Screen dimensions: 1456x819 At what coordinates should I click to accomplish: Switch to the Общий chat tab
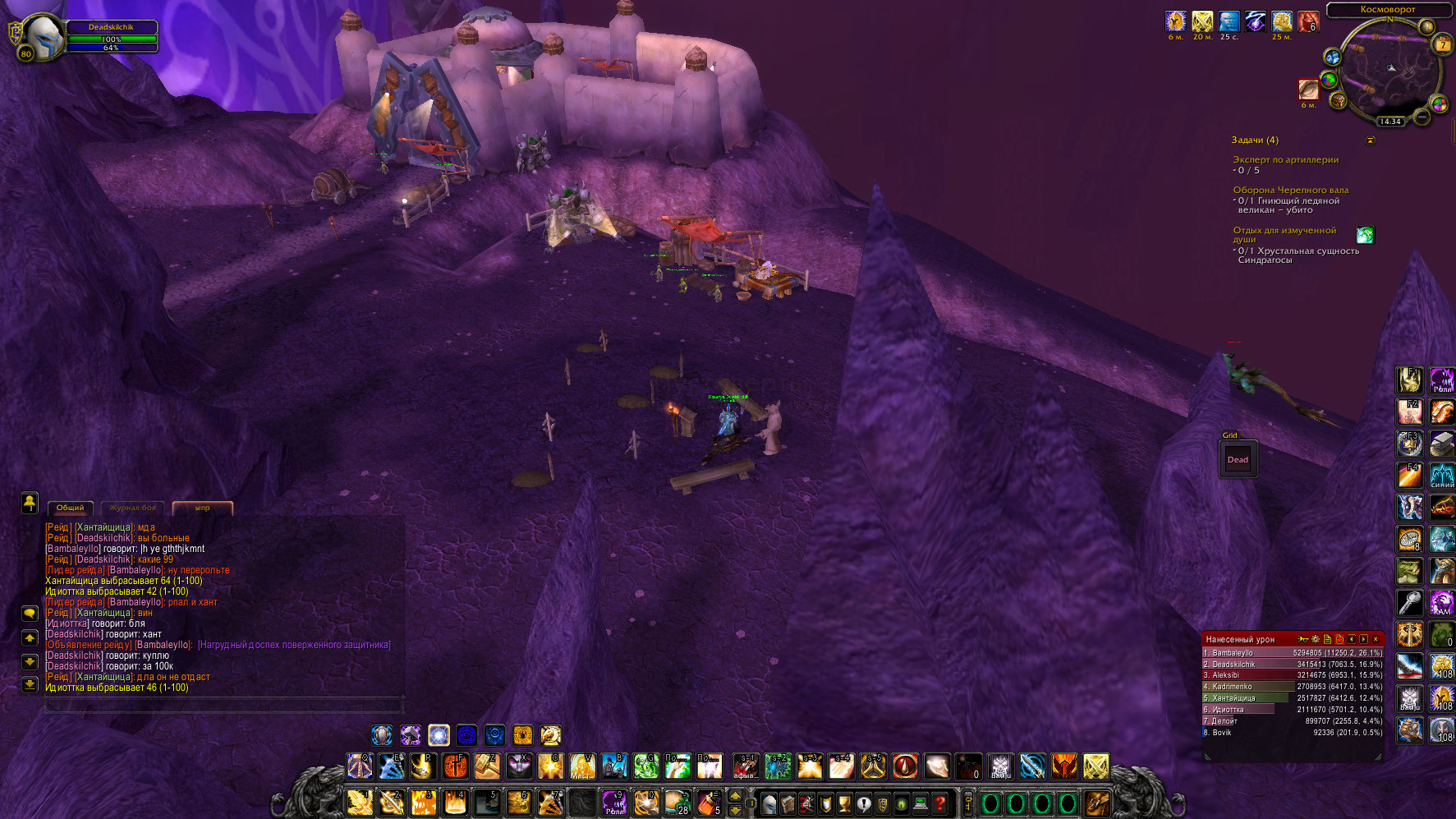point(71,508)
